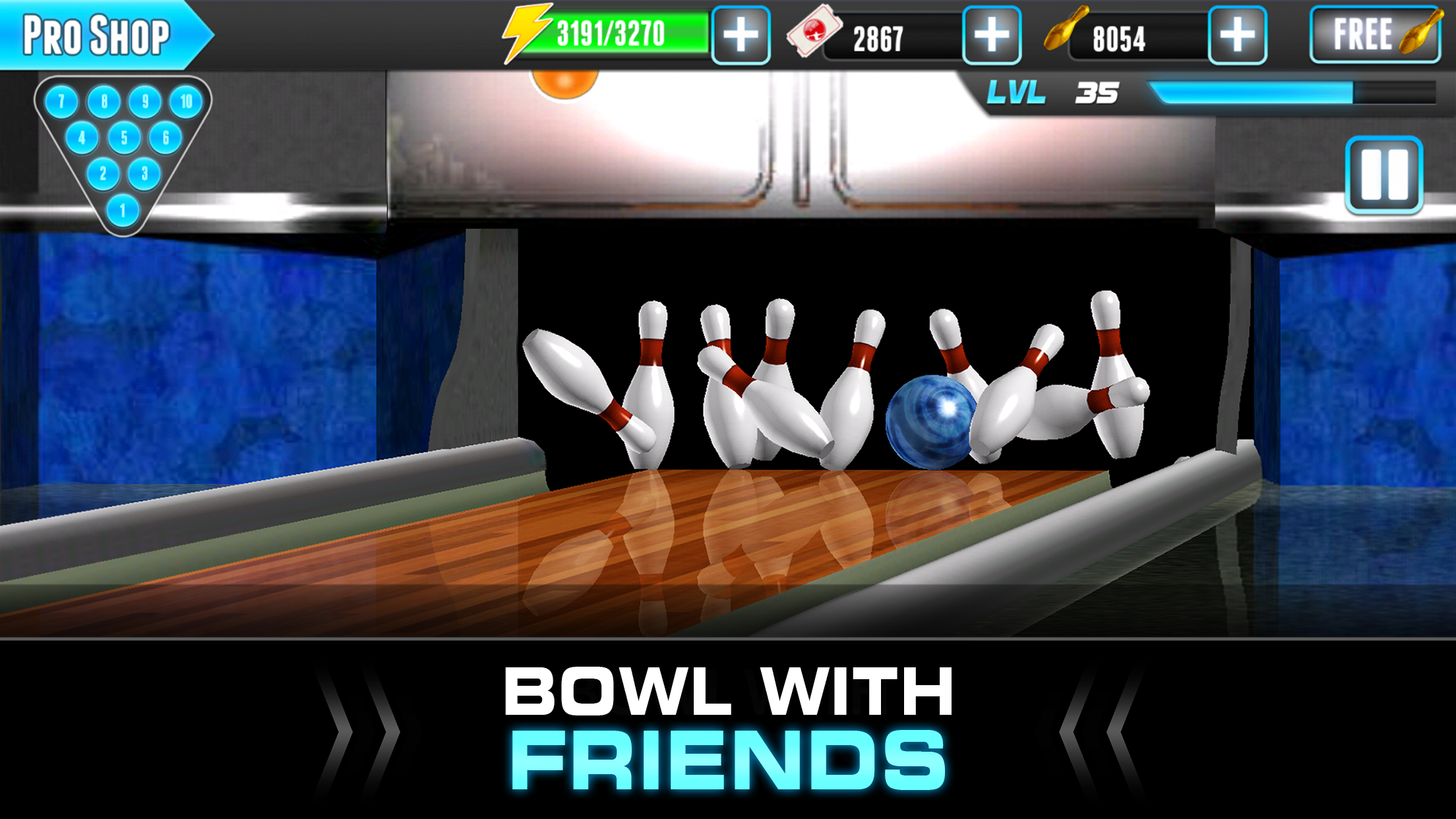Tap pin 7 on the pin rack diagram
This screenshot has height=819, width=1456.
61,100
